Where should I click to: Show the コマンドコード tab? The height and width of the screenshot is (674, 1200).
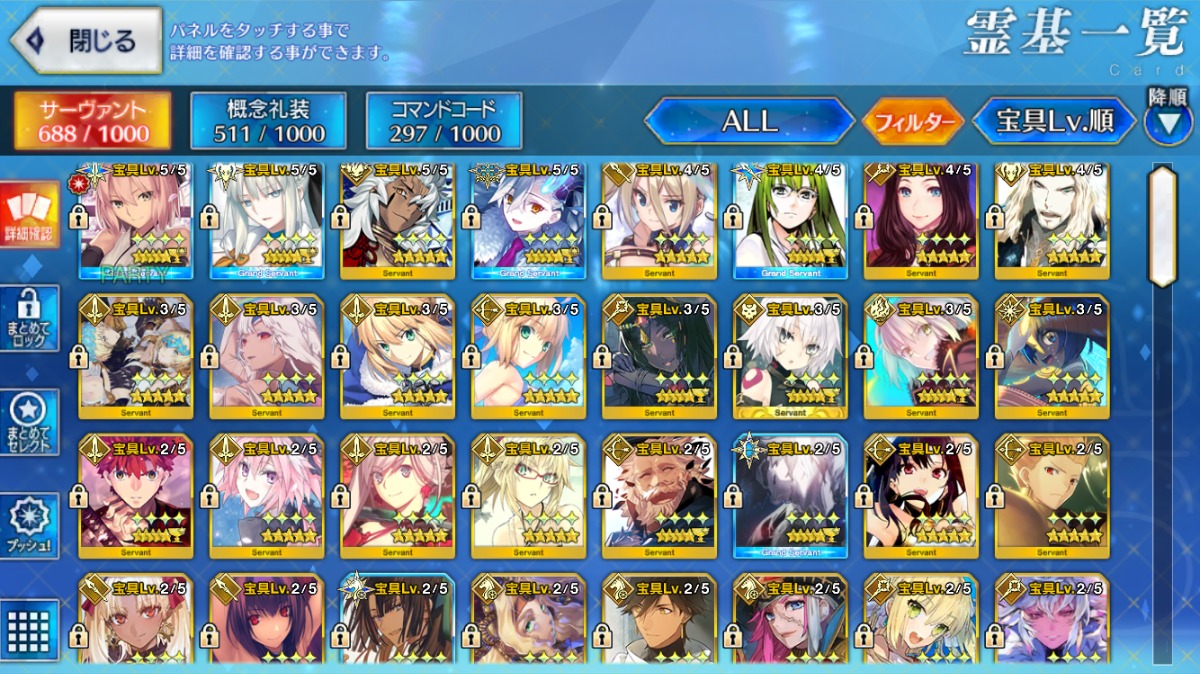[444, 121]
